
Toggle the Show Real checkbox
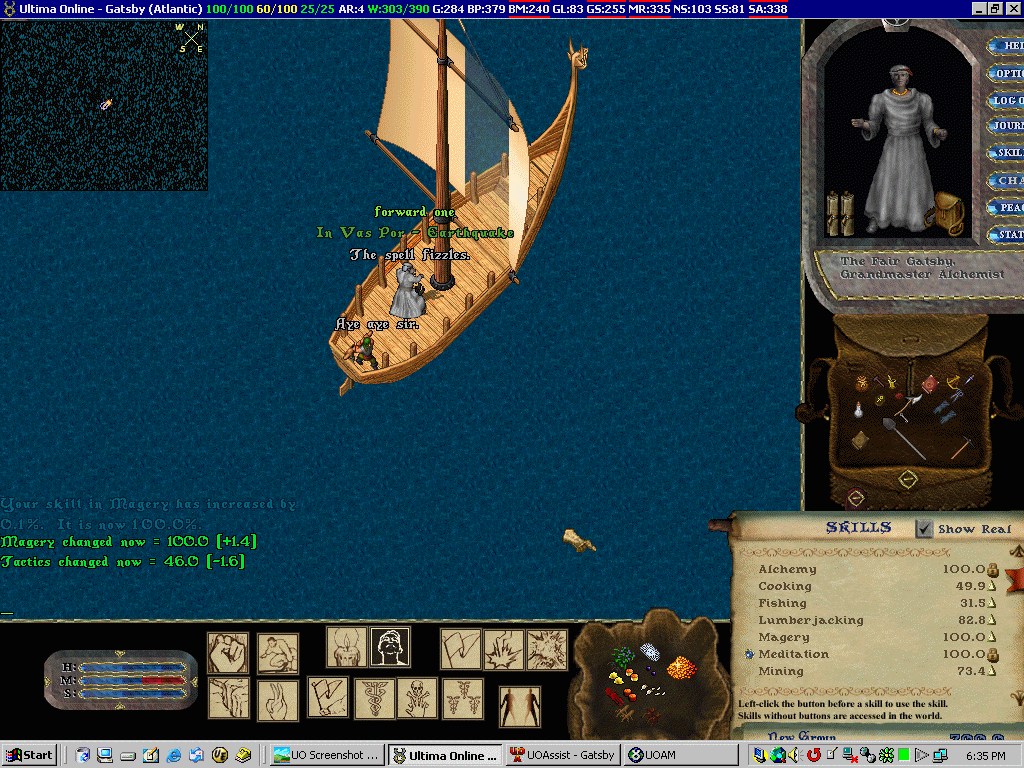(x=925, y=529)
